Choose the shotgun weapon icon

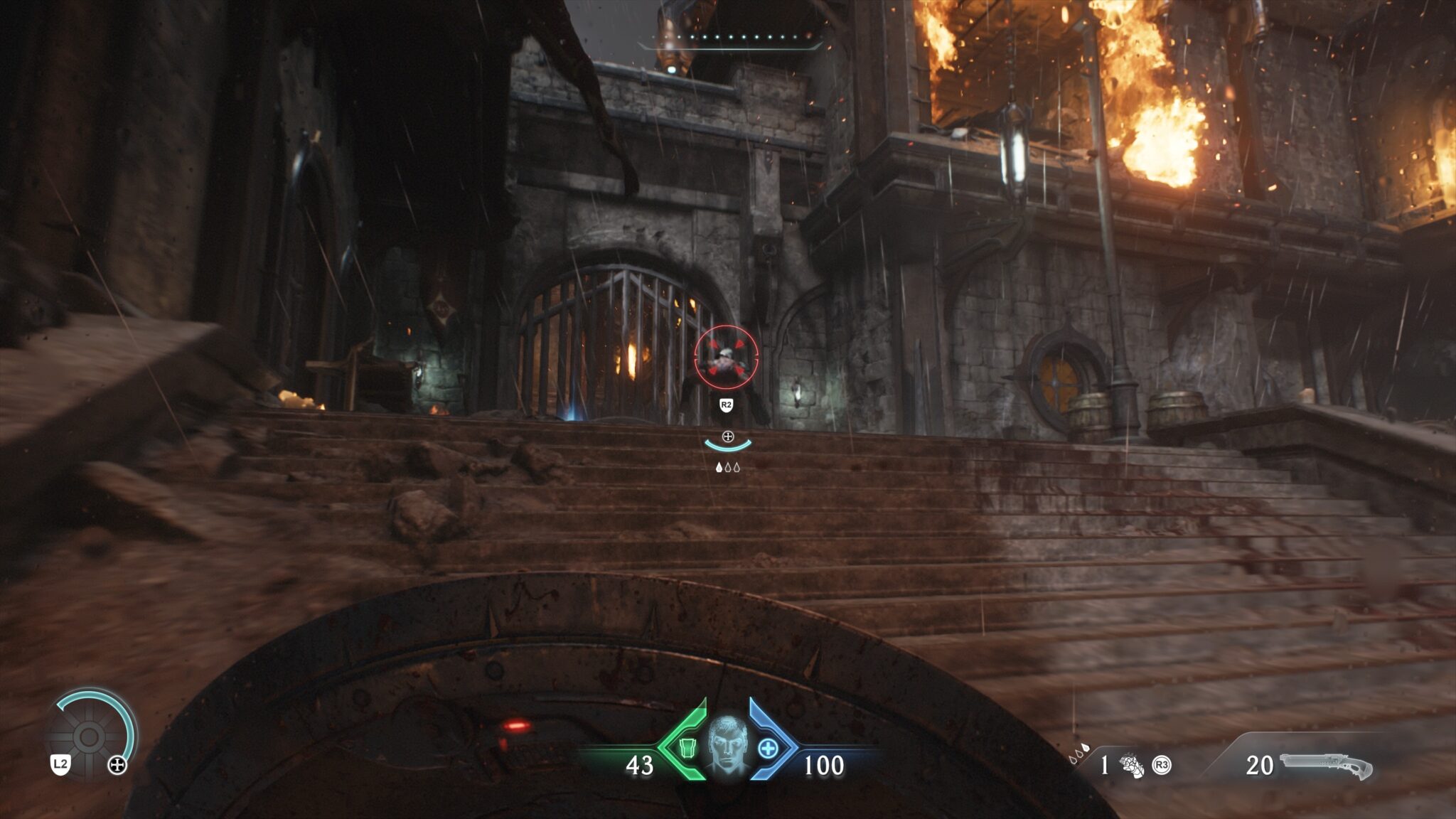point(1326,765)
